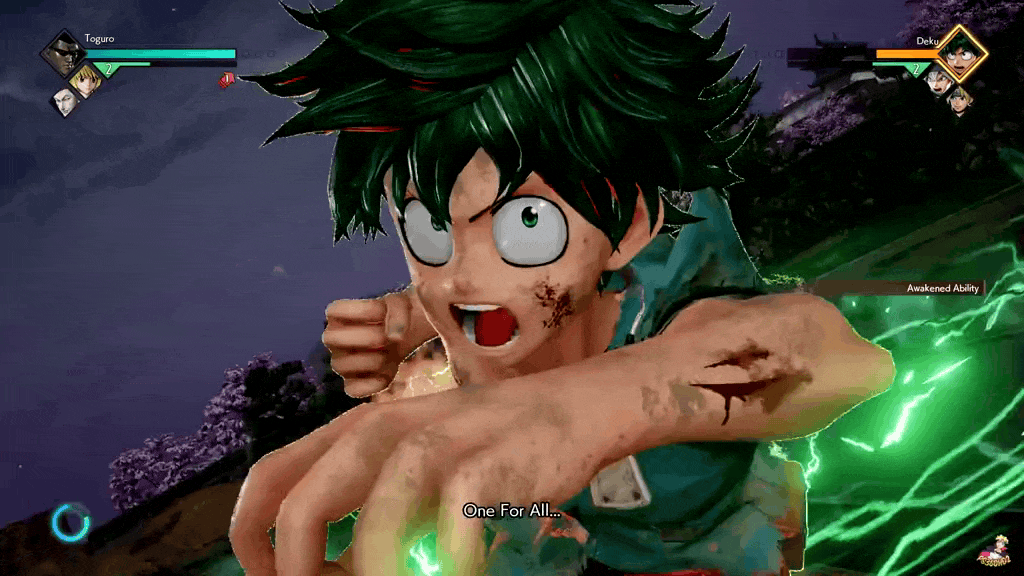This screenshot has height=576, width=1024.
Task: Choose the blonde headband support portrait under Deku
Action: point(959,99)
